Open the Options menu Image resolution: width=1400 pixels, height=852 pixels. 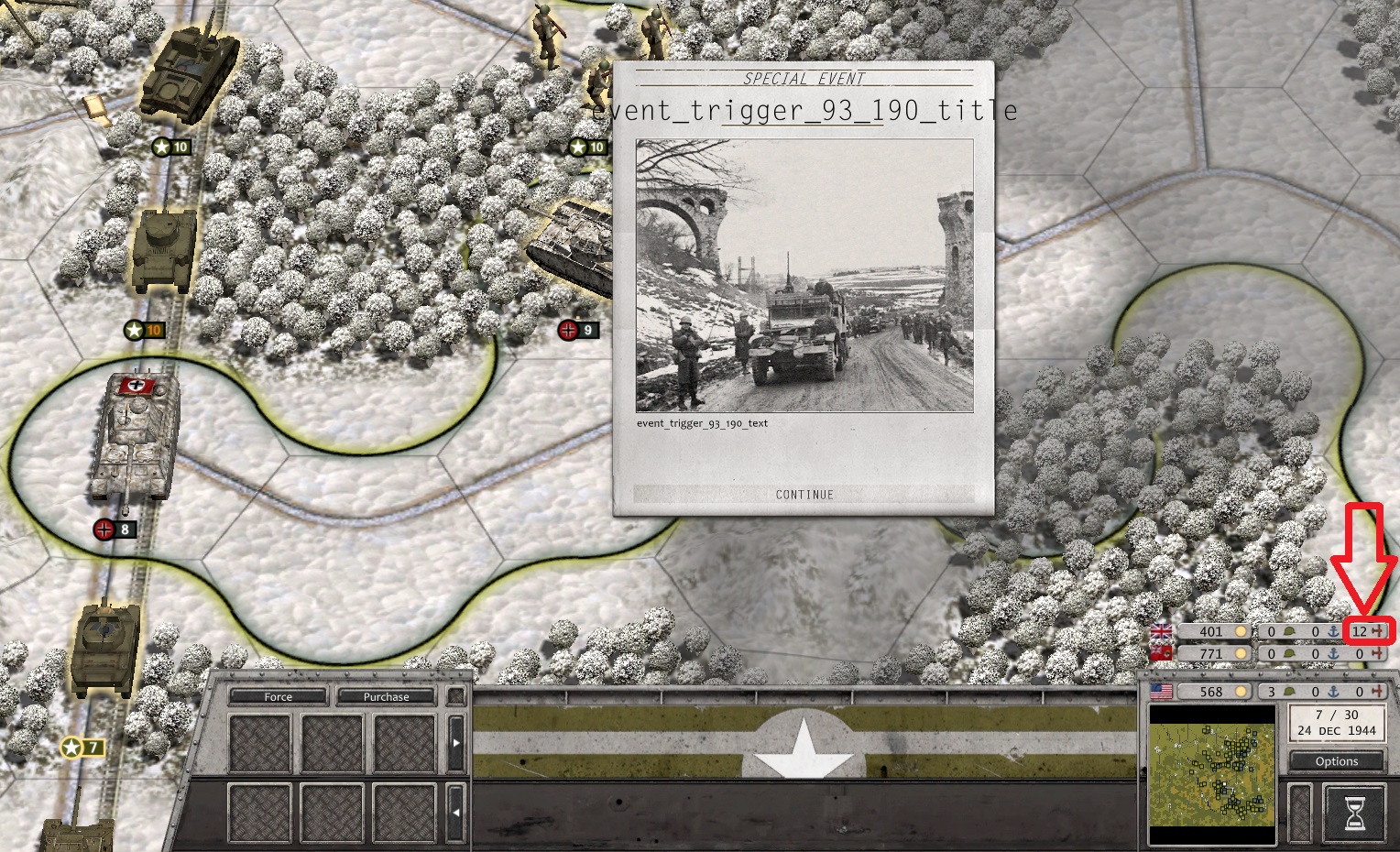pos(1335,761)
